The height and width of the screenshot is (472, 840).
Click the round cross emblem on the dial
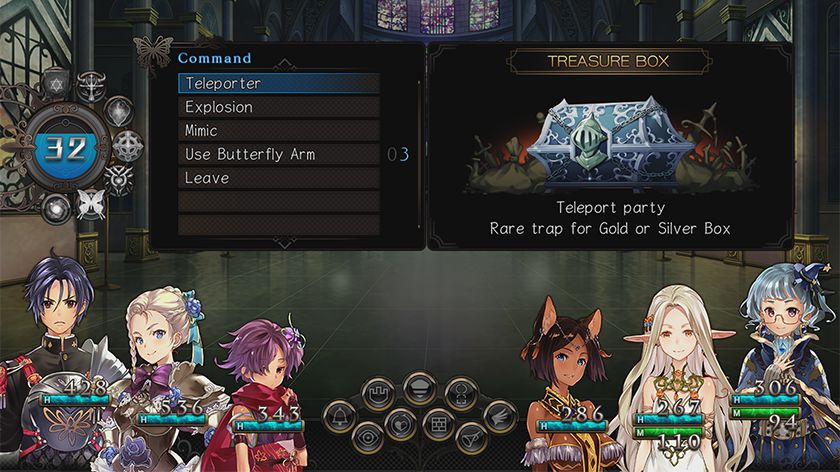127,146
